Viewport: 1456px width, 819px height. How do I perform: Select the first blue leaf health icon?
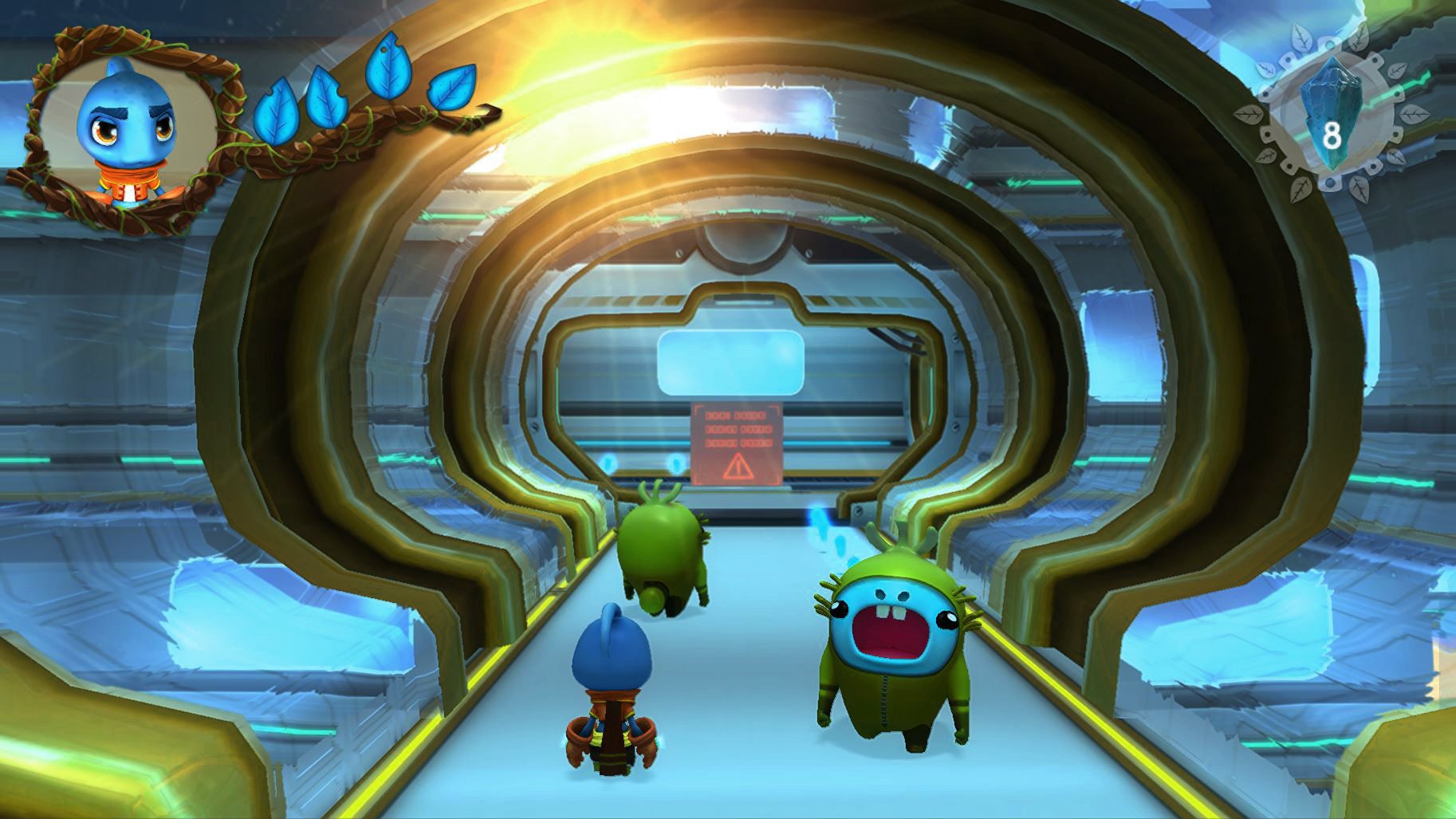(x=277, y=108)
